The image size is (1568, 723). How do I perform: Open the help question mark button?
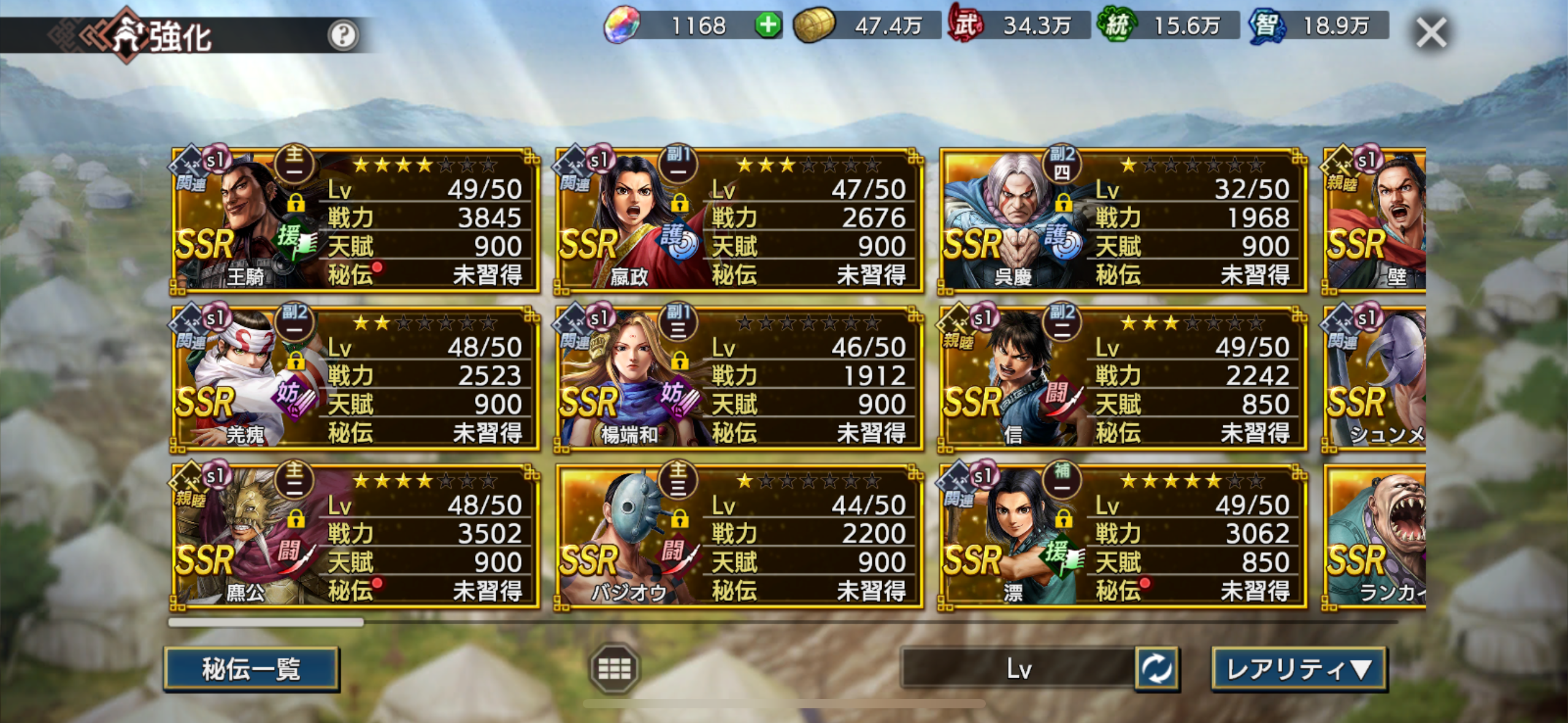[342, 35]
